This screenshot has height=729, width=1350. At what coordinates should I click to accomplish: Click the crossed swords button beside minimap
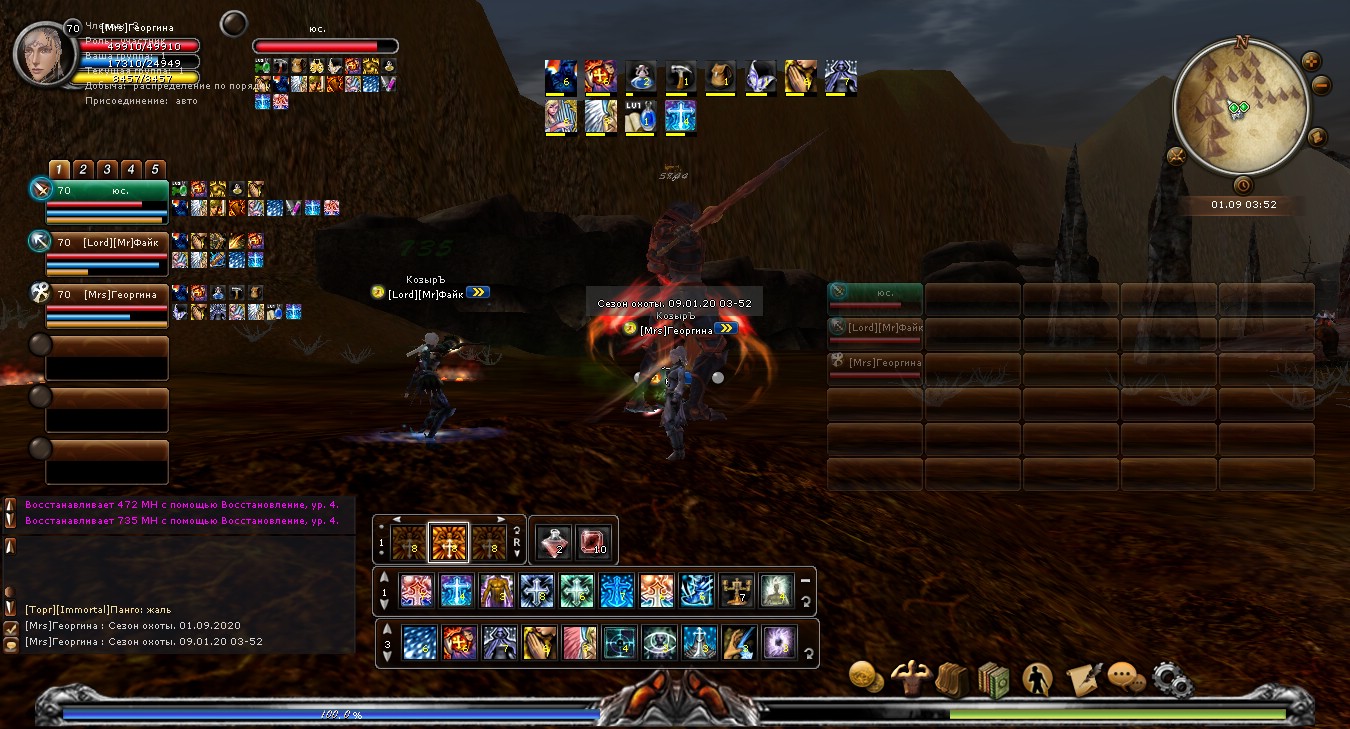pyautogui.click(x=1176, y=155)
